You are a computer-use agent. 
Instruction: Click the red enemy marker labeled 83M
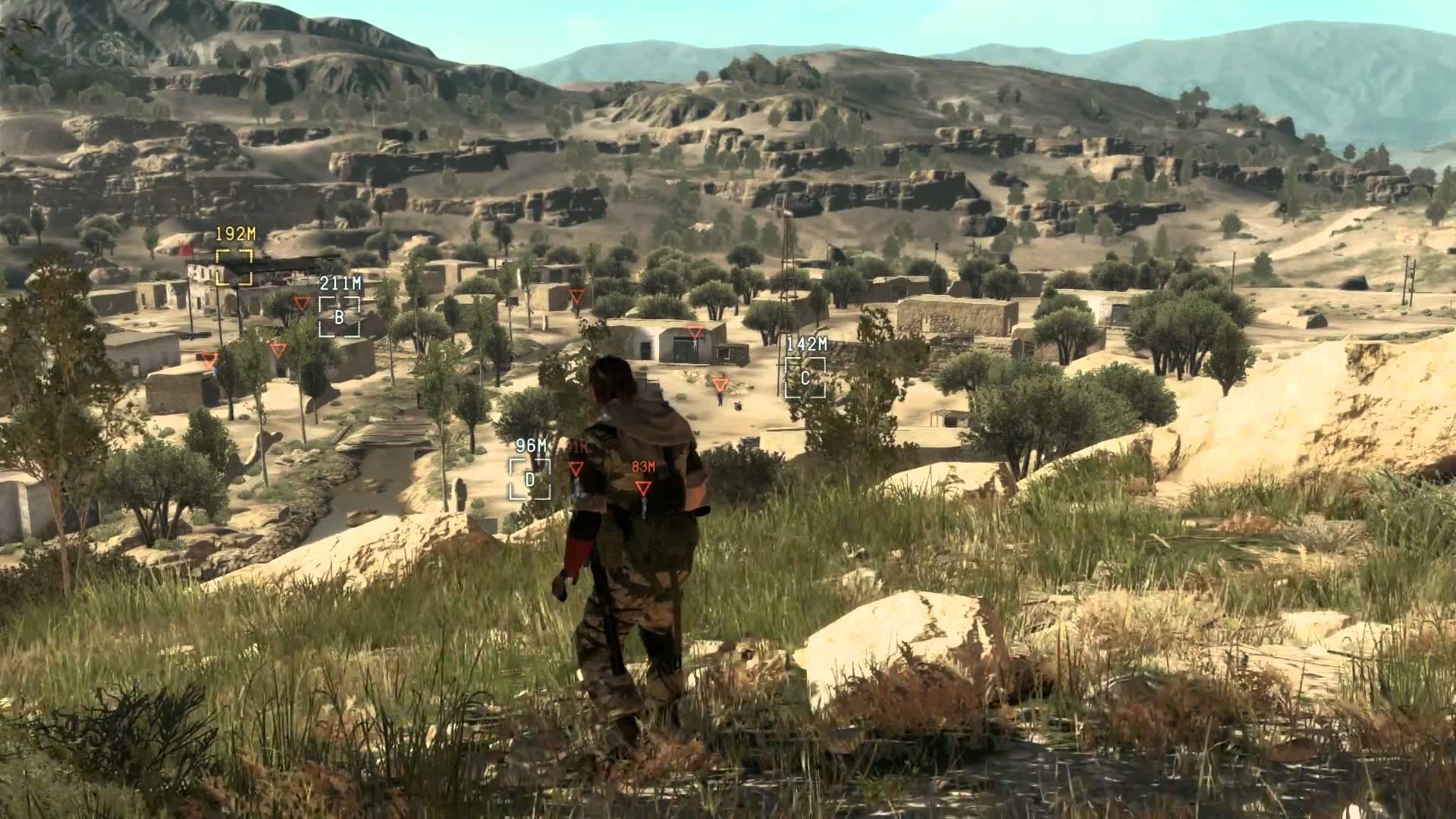(643, 488)
